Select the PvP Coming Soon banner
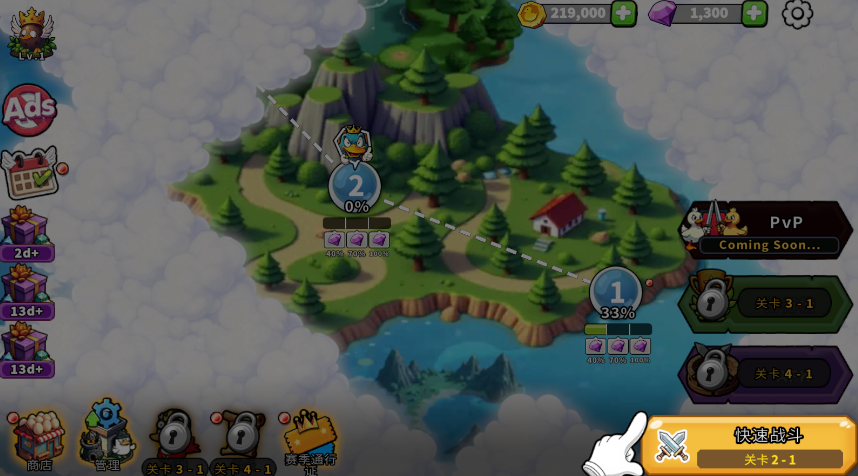Screen dimensions: 858x476 pos(768,230)
